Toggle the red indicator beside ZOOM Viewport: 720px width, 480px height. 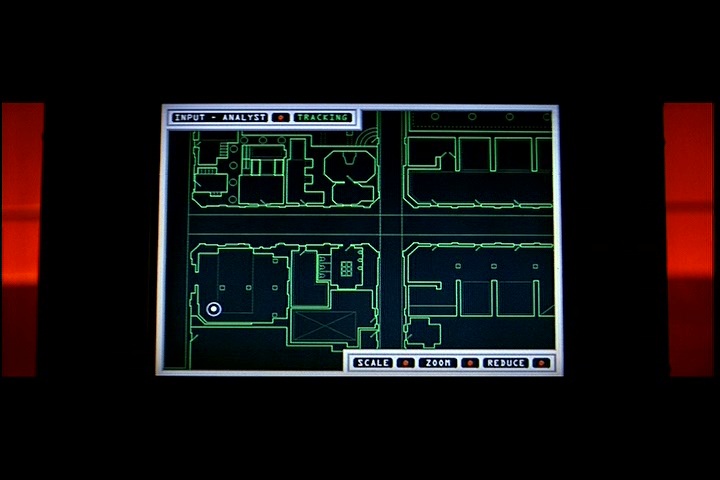[x=468, y=363]
